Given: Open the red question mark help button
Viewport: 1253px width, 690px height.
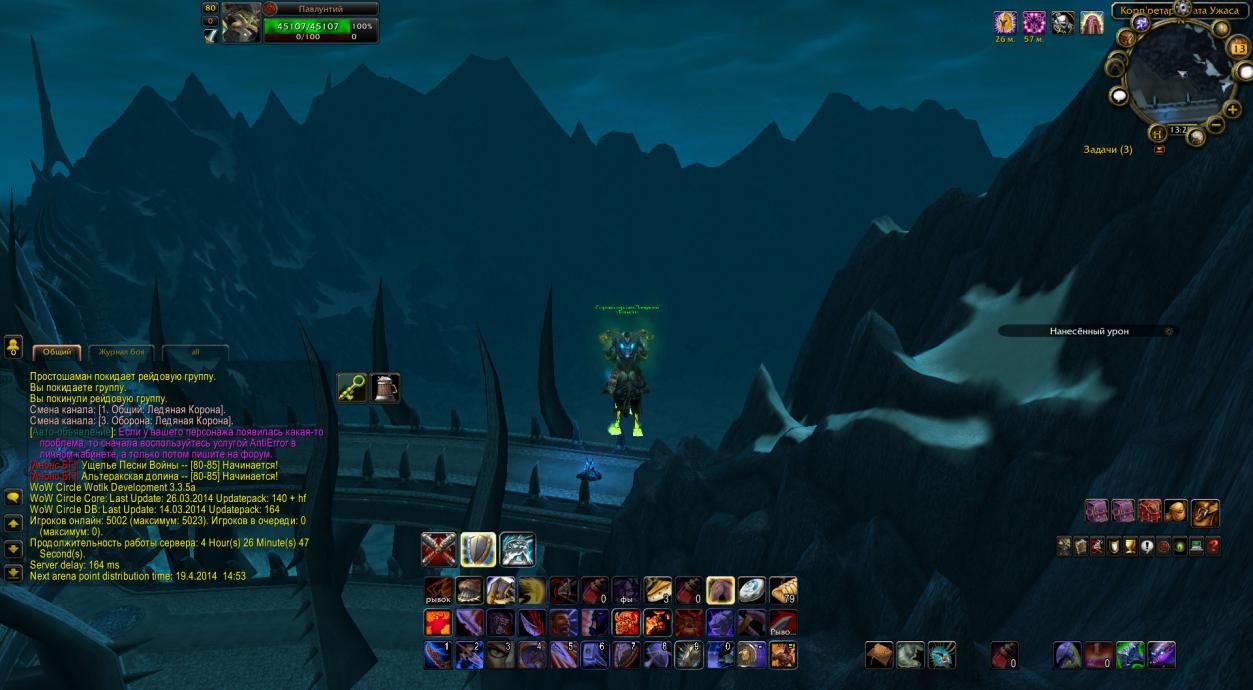Looking at the screenshot, I should pos(1214,546).
